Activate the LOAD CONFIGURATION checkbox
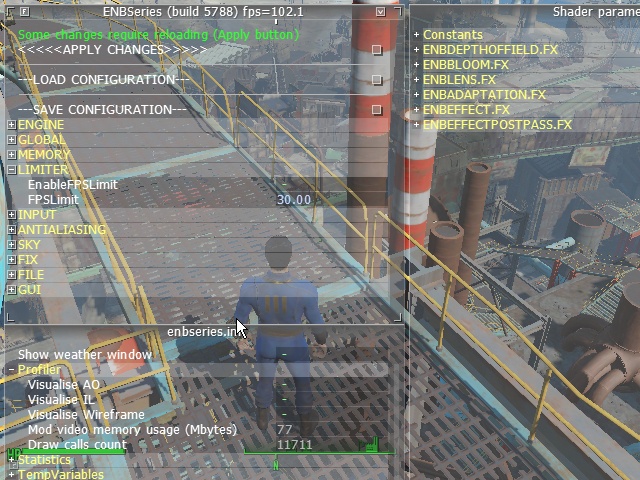 [377, 80]
